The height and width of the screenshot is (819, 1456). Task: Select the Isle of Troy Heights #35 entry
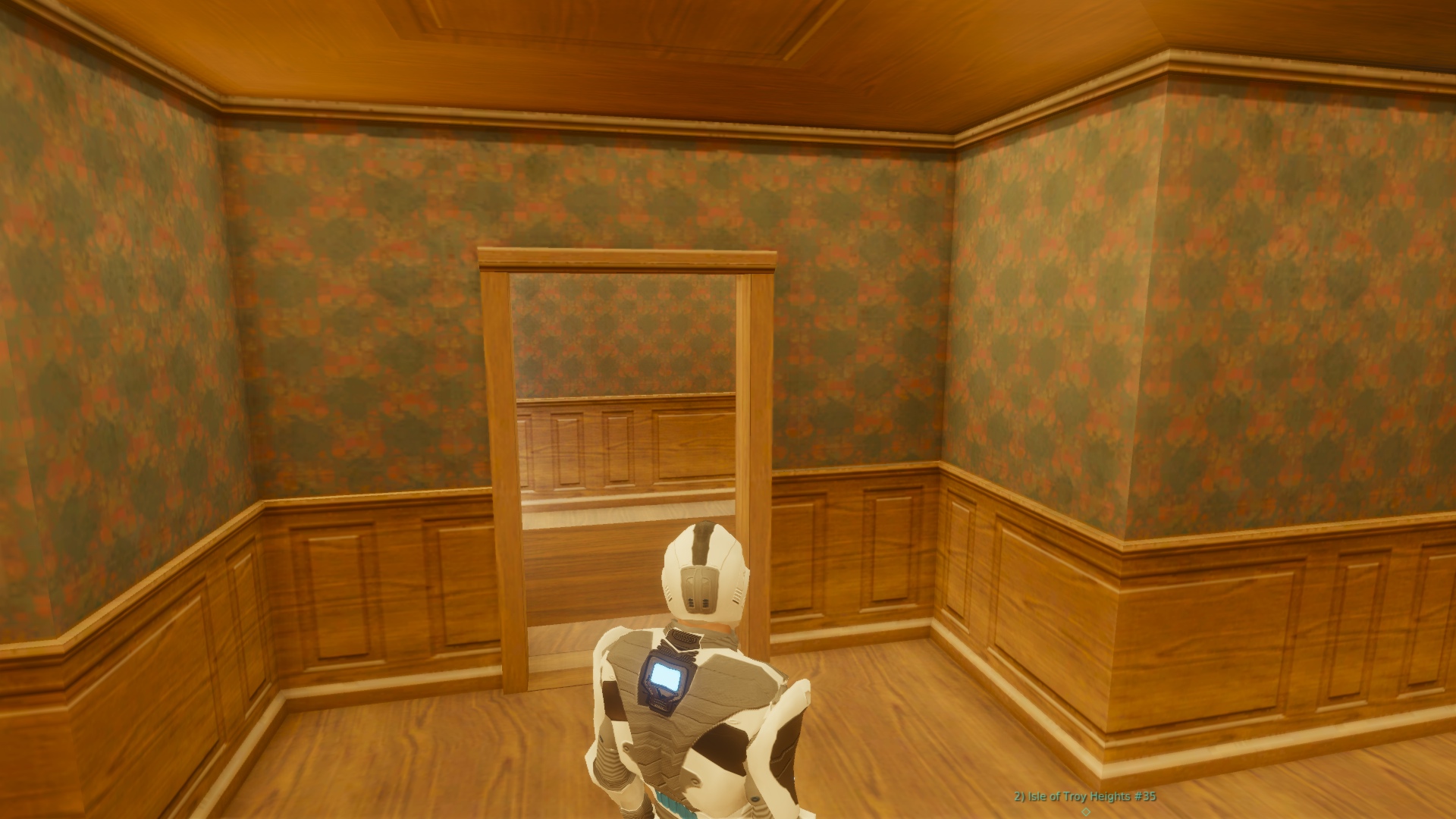click(x=1085, y=796)
